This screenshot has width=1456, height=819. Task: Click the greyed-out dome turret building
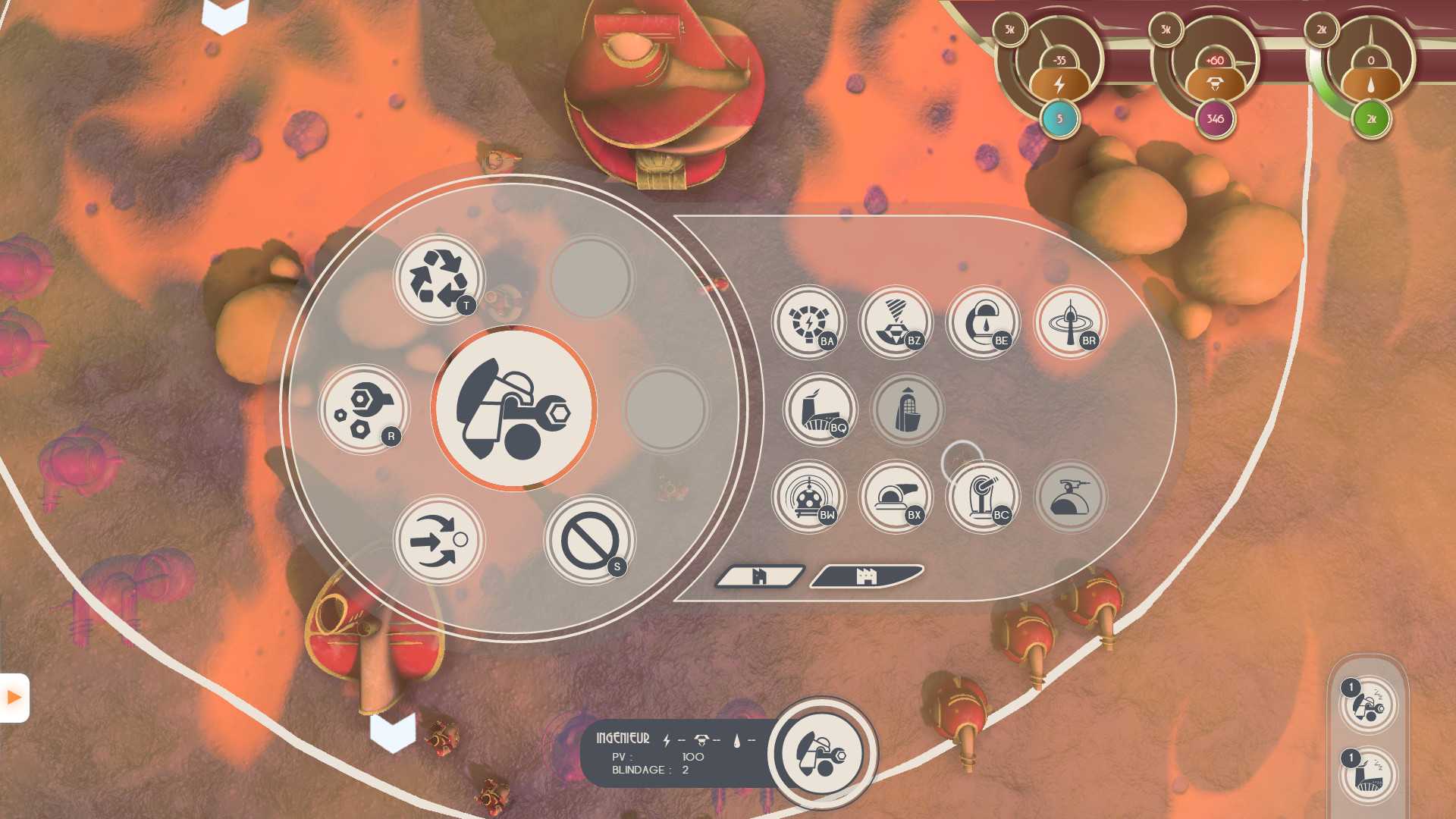tap(1070, 497)
